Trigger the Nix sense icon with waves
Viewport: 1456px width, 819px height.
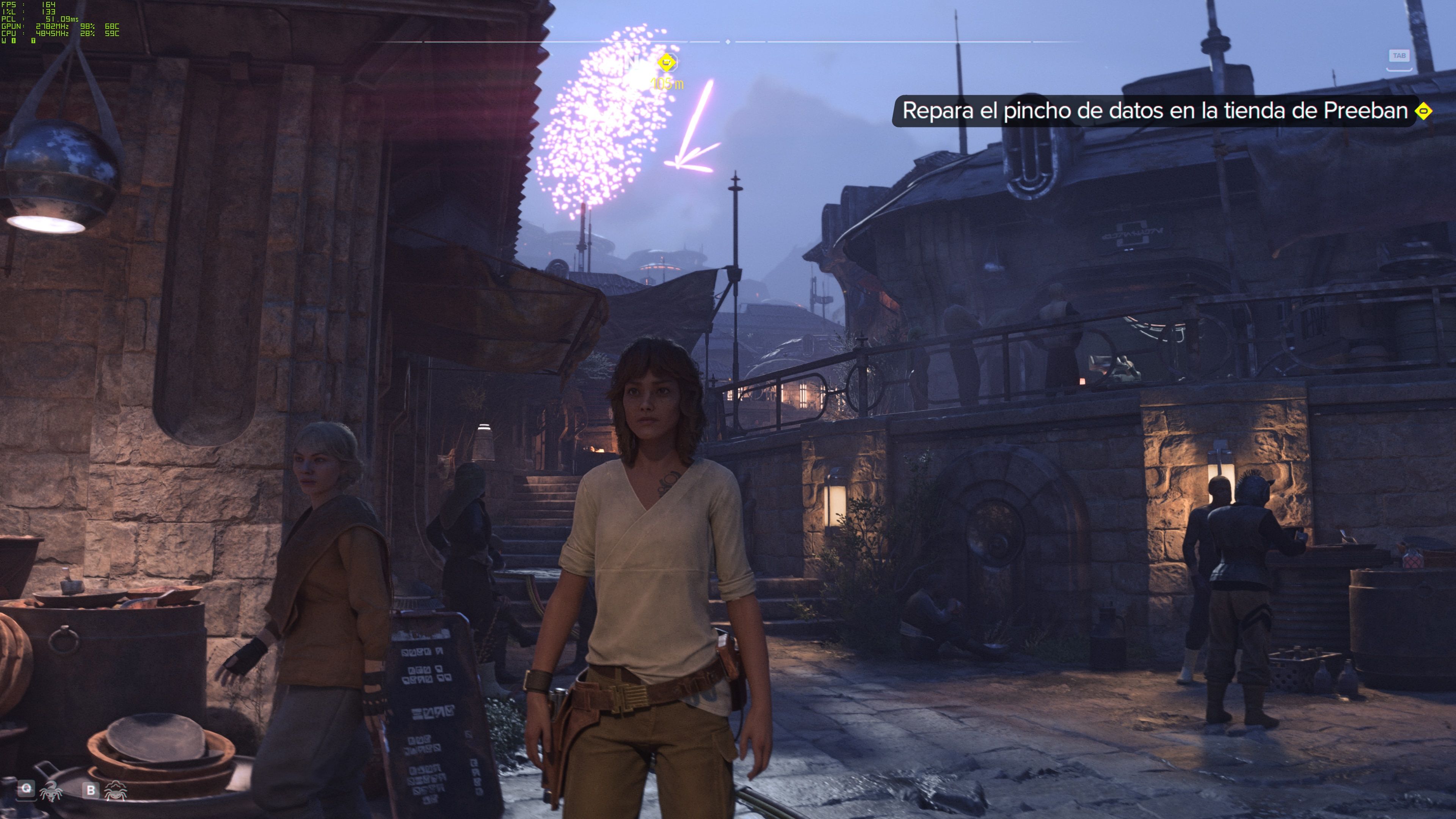click(x=116, y=790)
